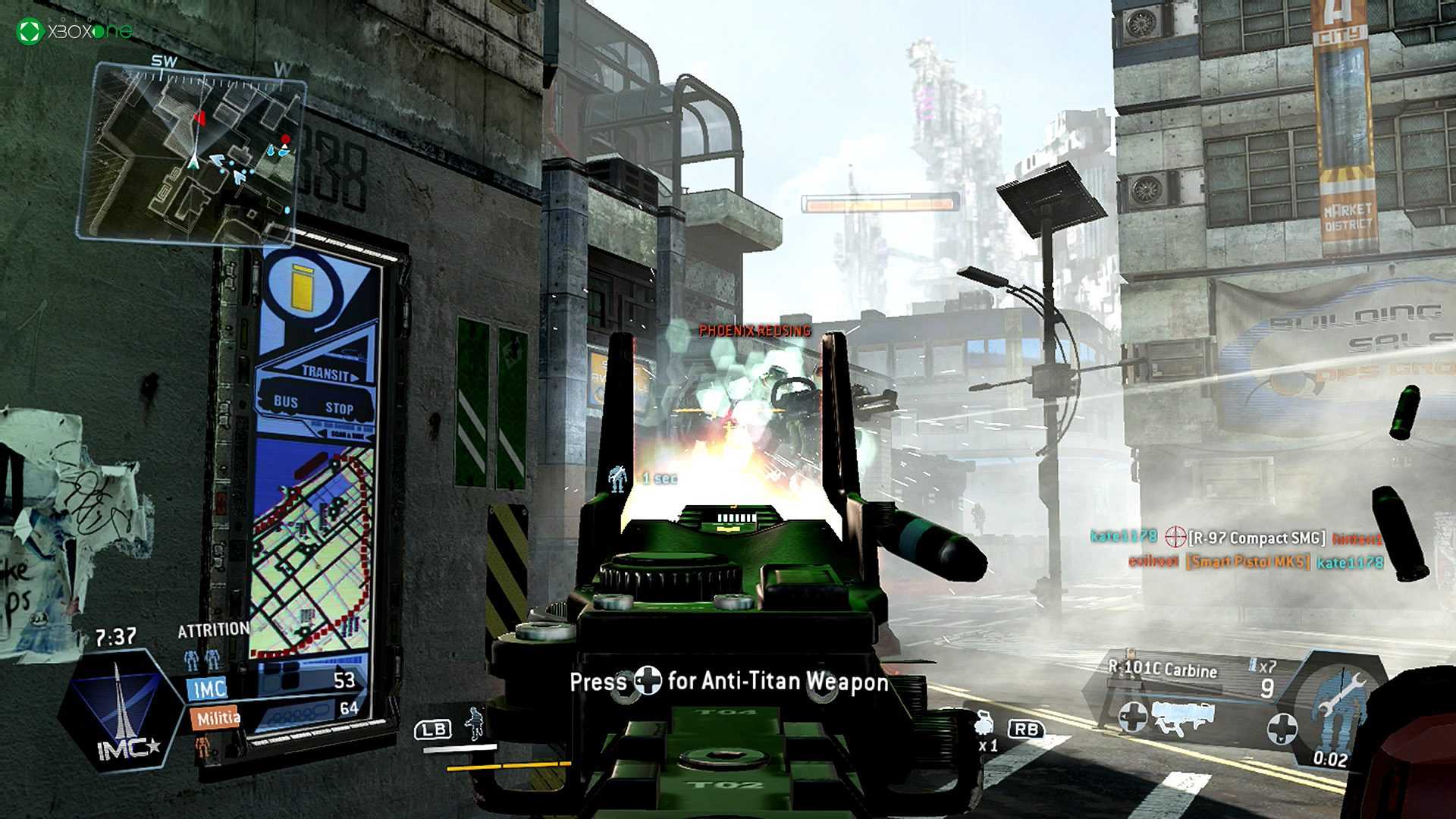This screenshot has height=819, width=1456.
Task: Select the titan icon beside 1 sec
Action: pyautogui.click(x=618, y=479)
